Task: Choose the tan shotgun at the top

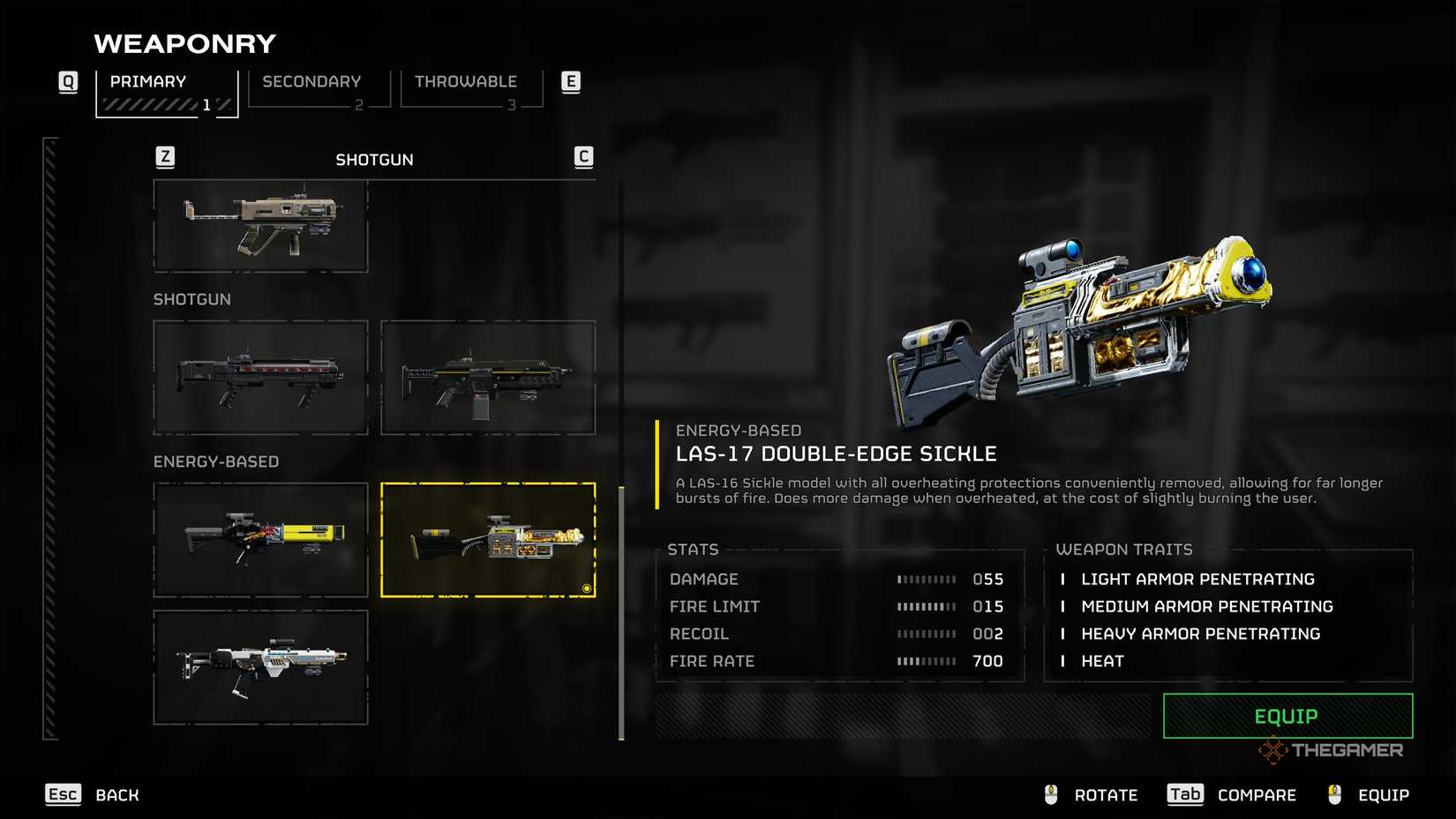Action: click(x=260, y=226)
